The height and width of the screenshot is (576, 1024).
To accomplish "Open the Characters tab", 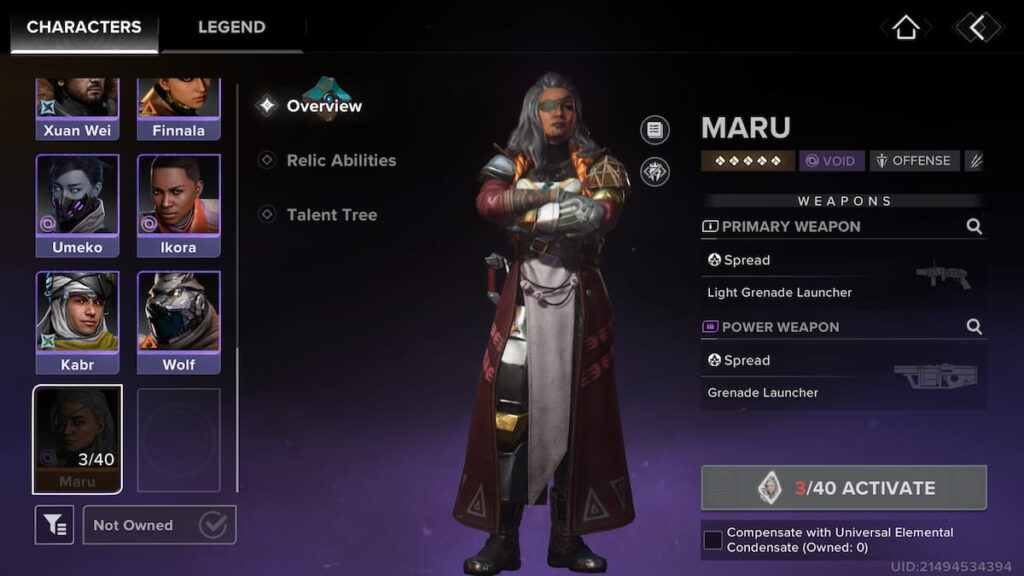I will [84, 27].
